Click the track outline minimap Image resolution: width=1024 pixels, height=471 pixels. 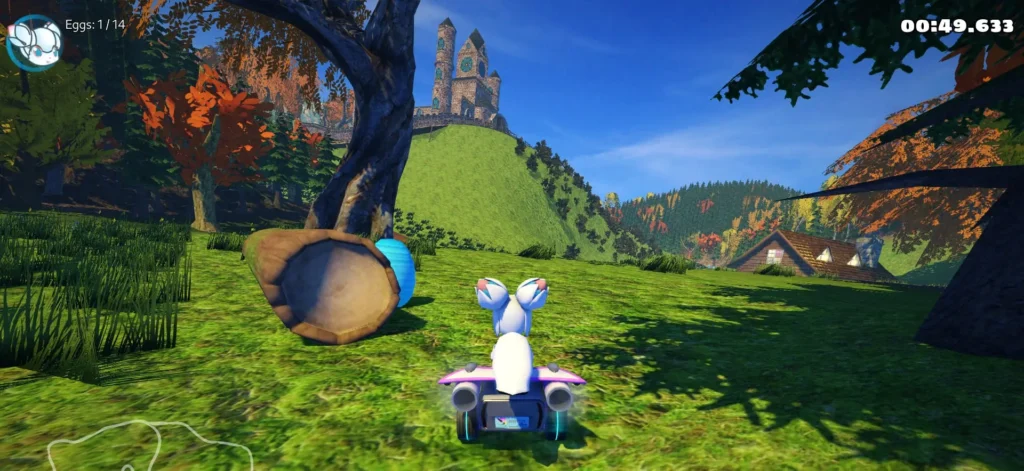click(x=148, y=446)
